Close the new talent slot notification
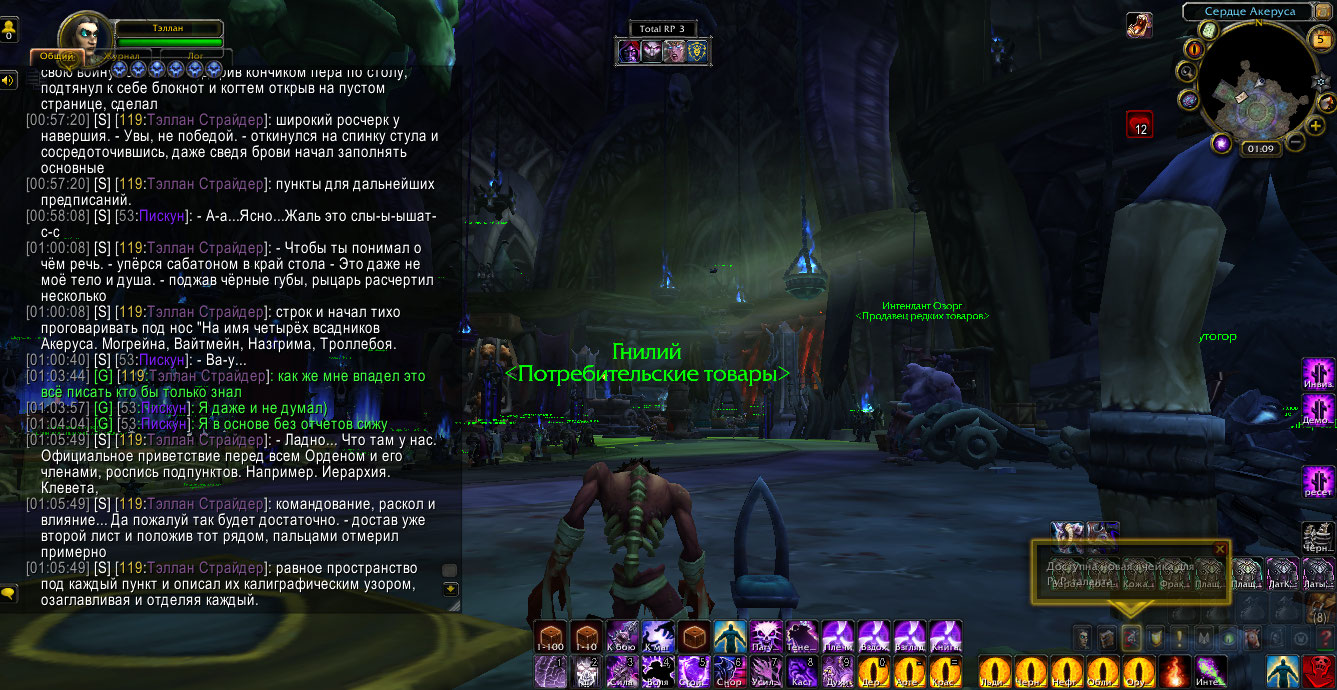Viewport: 1337px width, 690px height. (x=1218, y=548)
